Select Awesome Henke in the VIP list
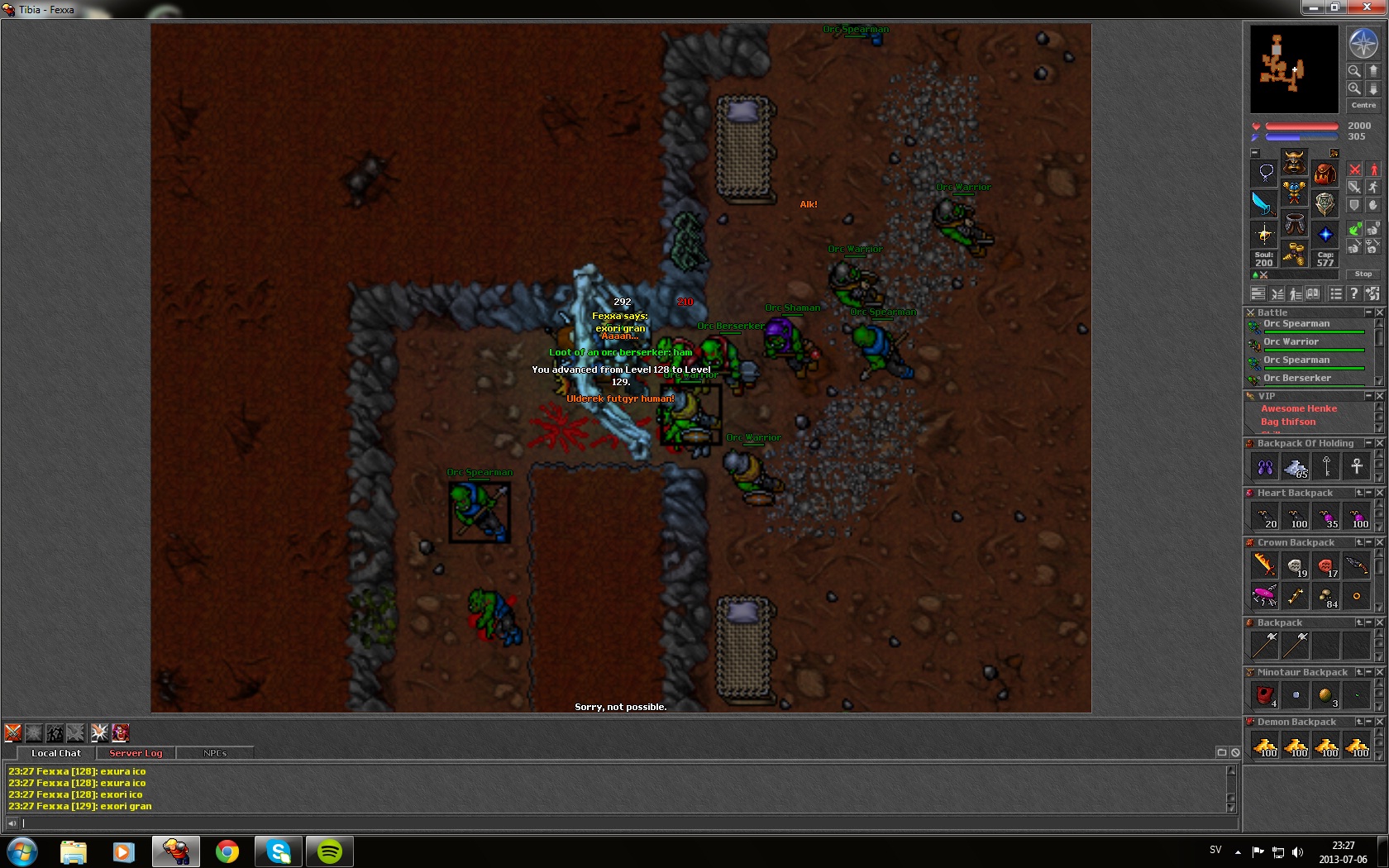The image size is (1389, 868). [x=1298, y=408]
